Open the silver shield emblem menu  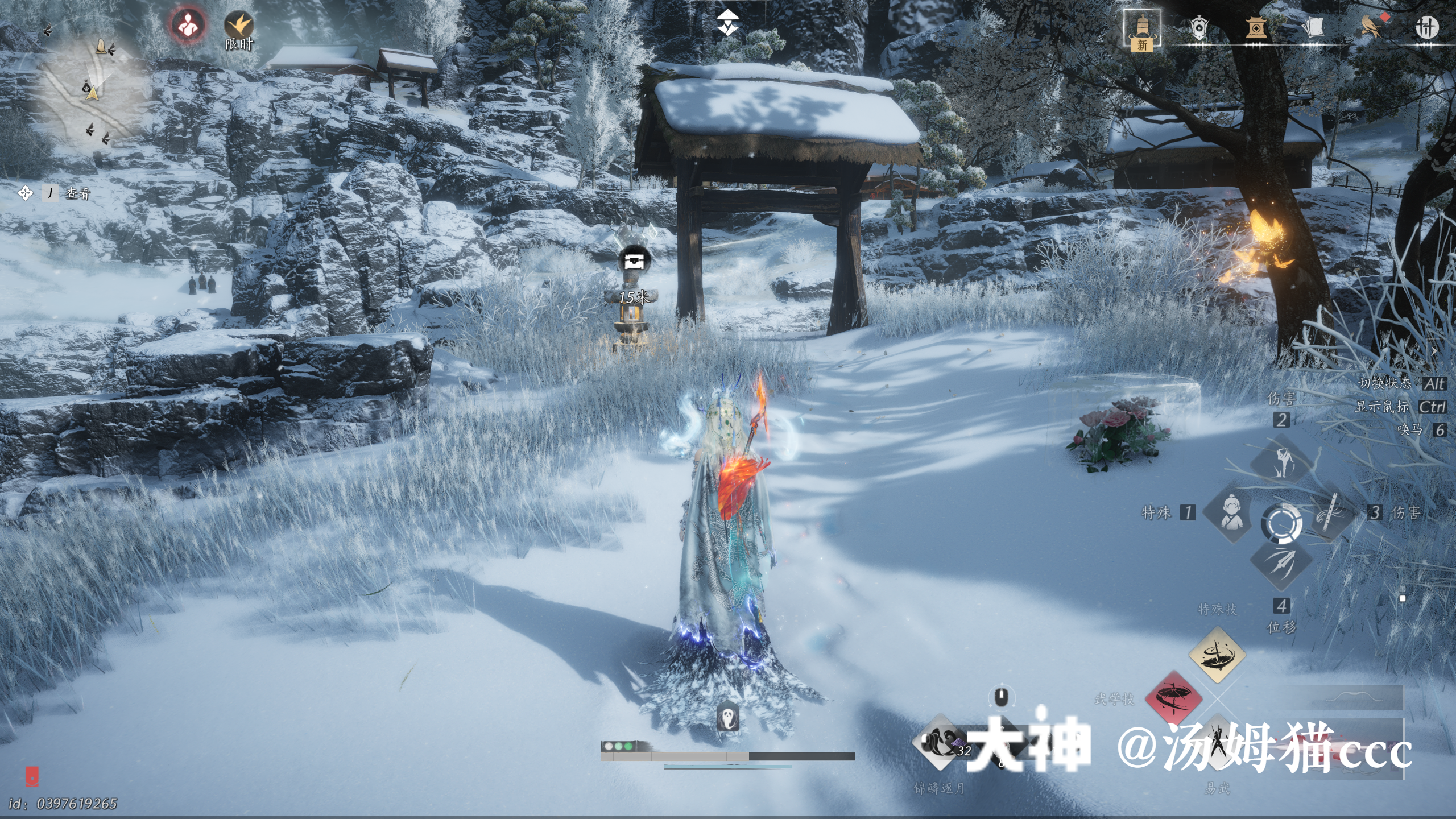click(1199, 27)
